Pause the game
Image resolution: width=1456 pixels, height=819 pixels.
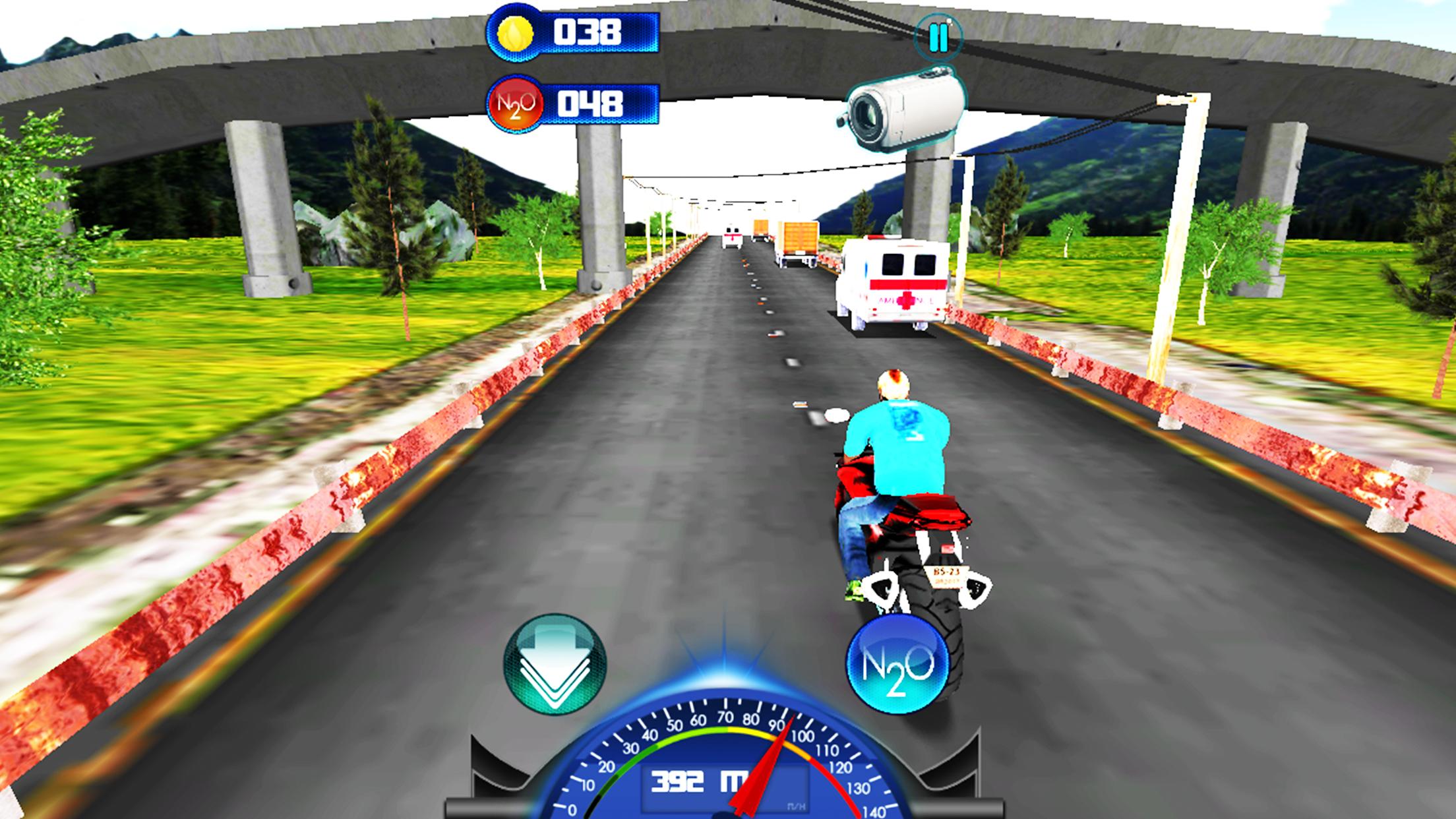point(938,38)
